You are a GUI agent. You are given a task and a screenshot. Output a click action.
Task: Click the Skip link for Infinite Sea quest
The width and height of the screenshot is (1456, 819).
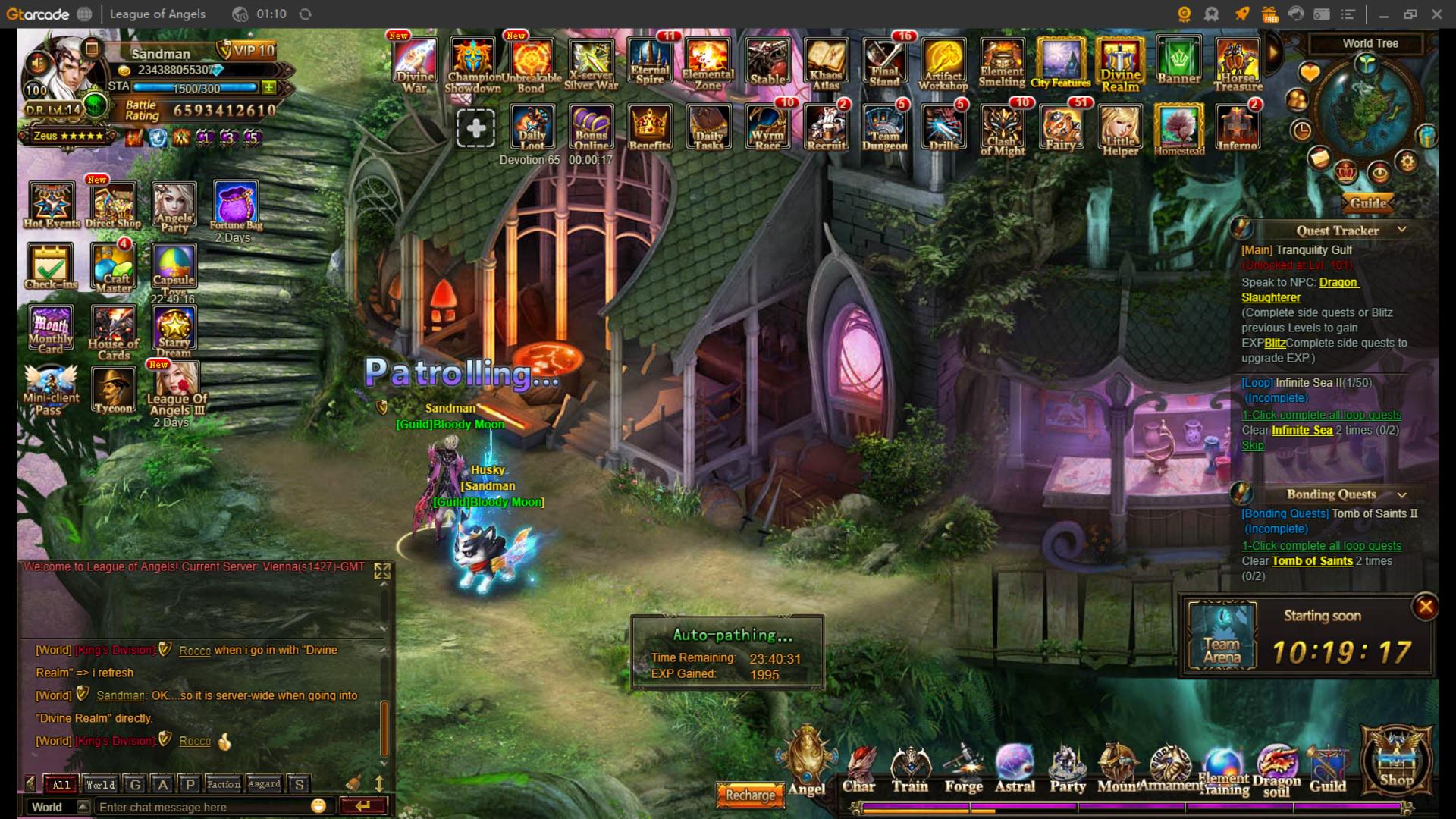click(1252, 445)
